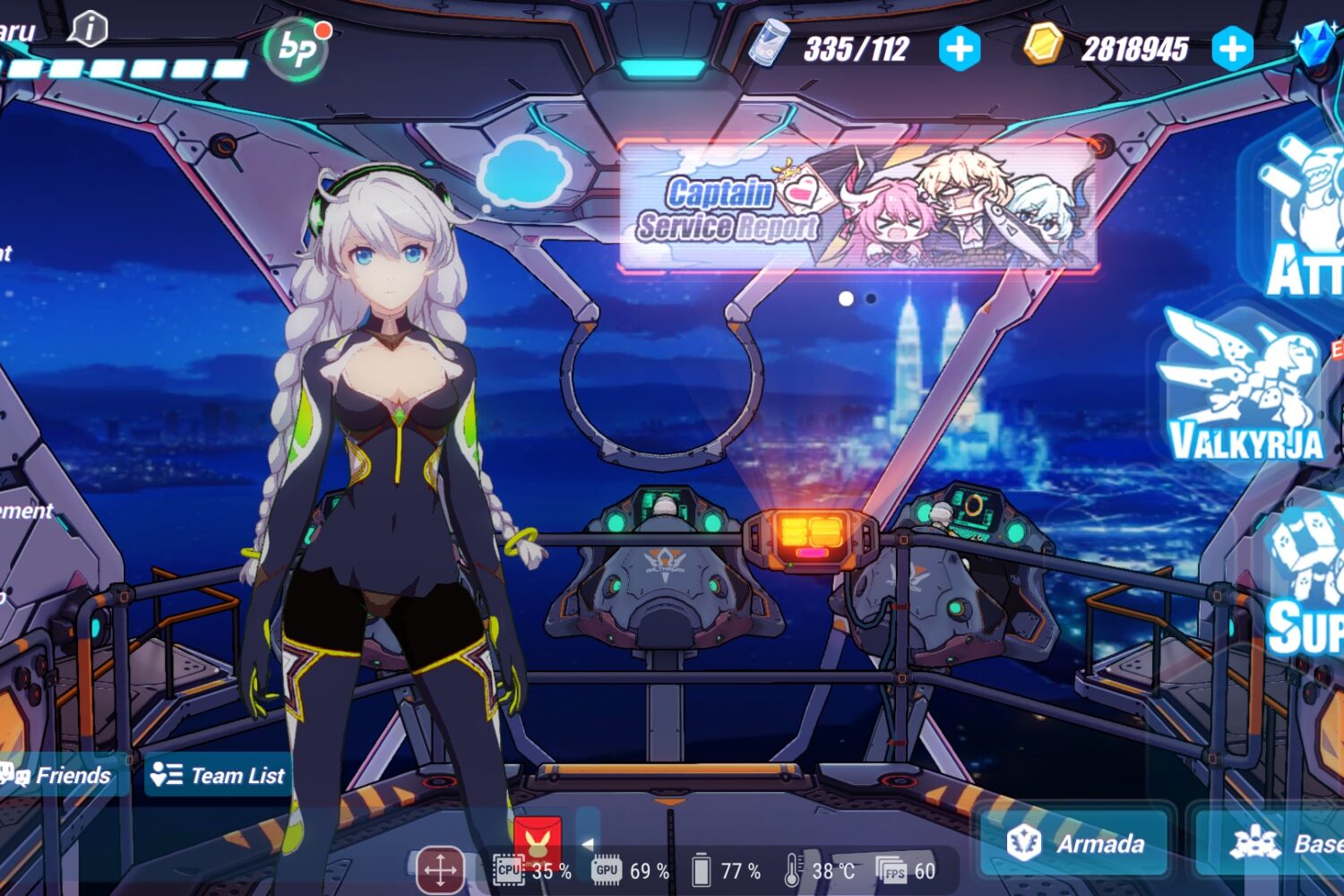Screen dimensions: 1344x896
Task: Open the Captain Service Report banner
Action: pyautogui.click(x=858, y=206)
